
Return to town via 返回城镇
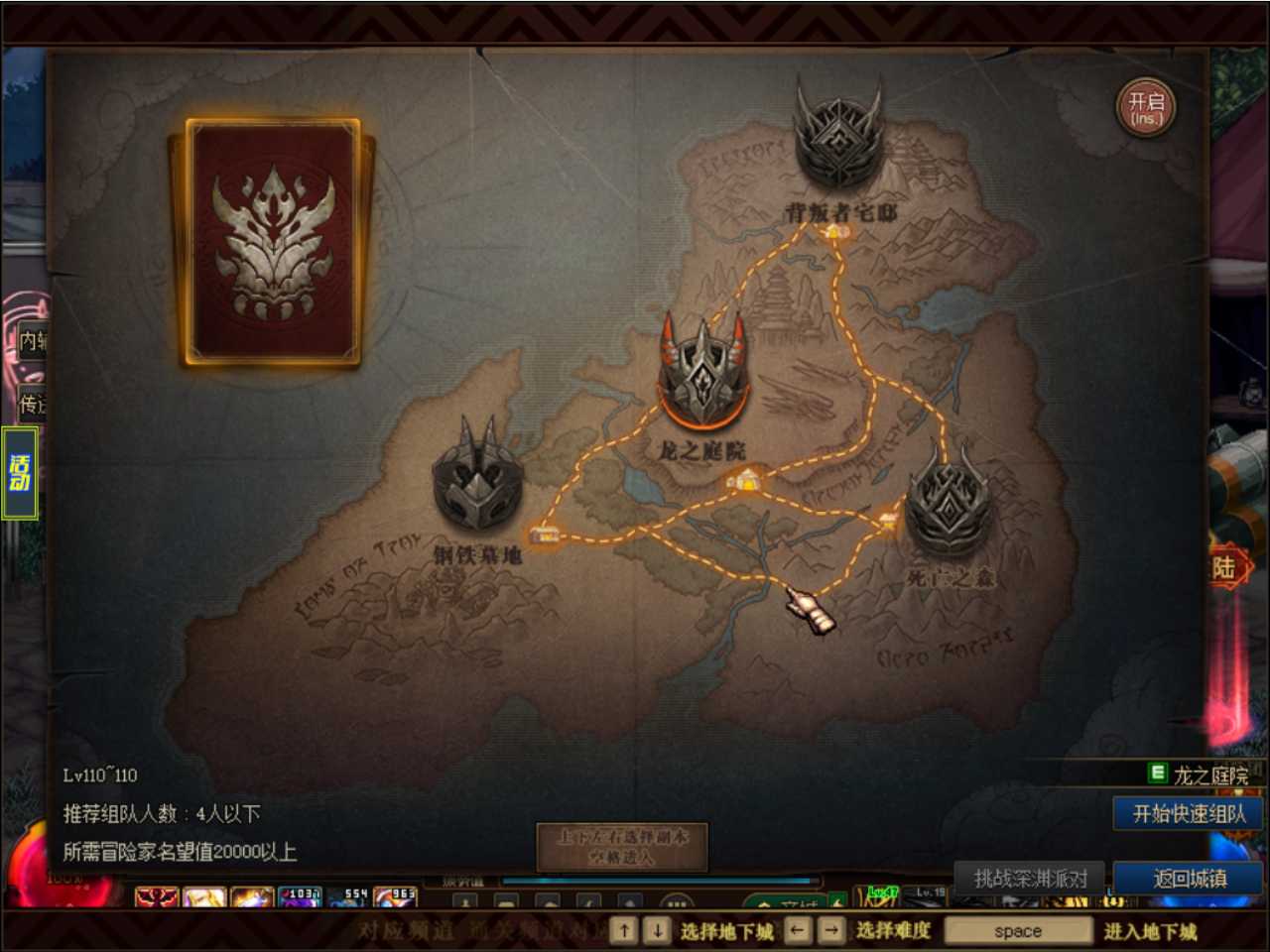[x=1189, y=879]
